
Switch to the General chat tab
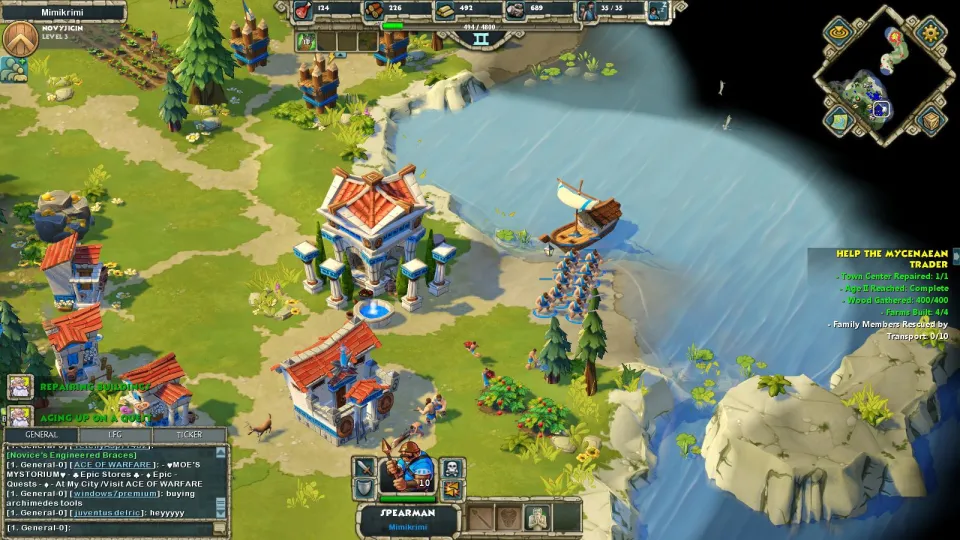point(41,435)
